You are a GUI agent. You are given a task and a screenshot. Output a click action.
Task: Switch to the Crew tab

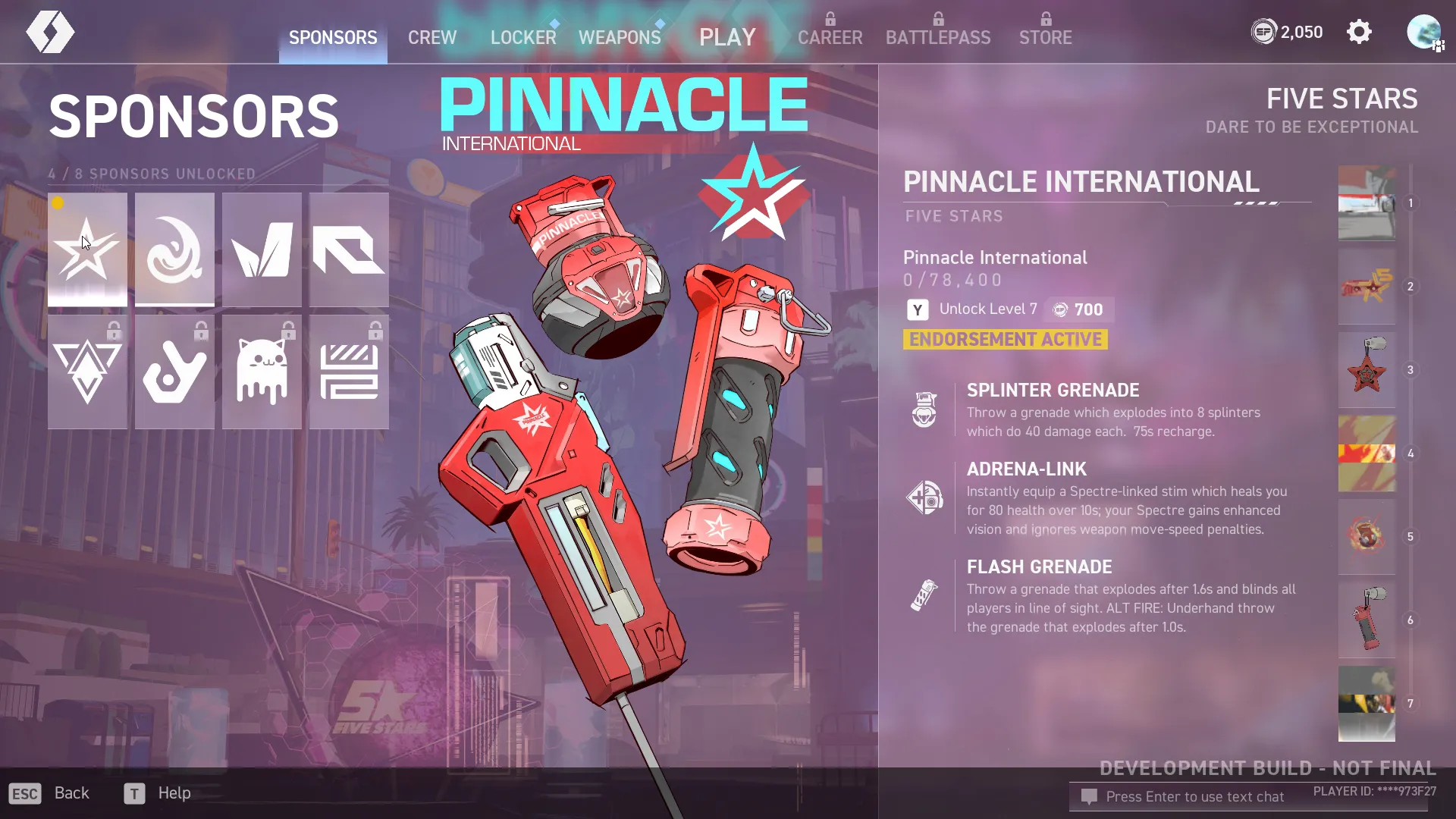point(431,37)
